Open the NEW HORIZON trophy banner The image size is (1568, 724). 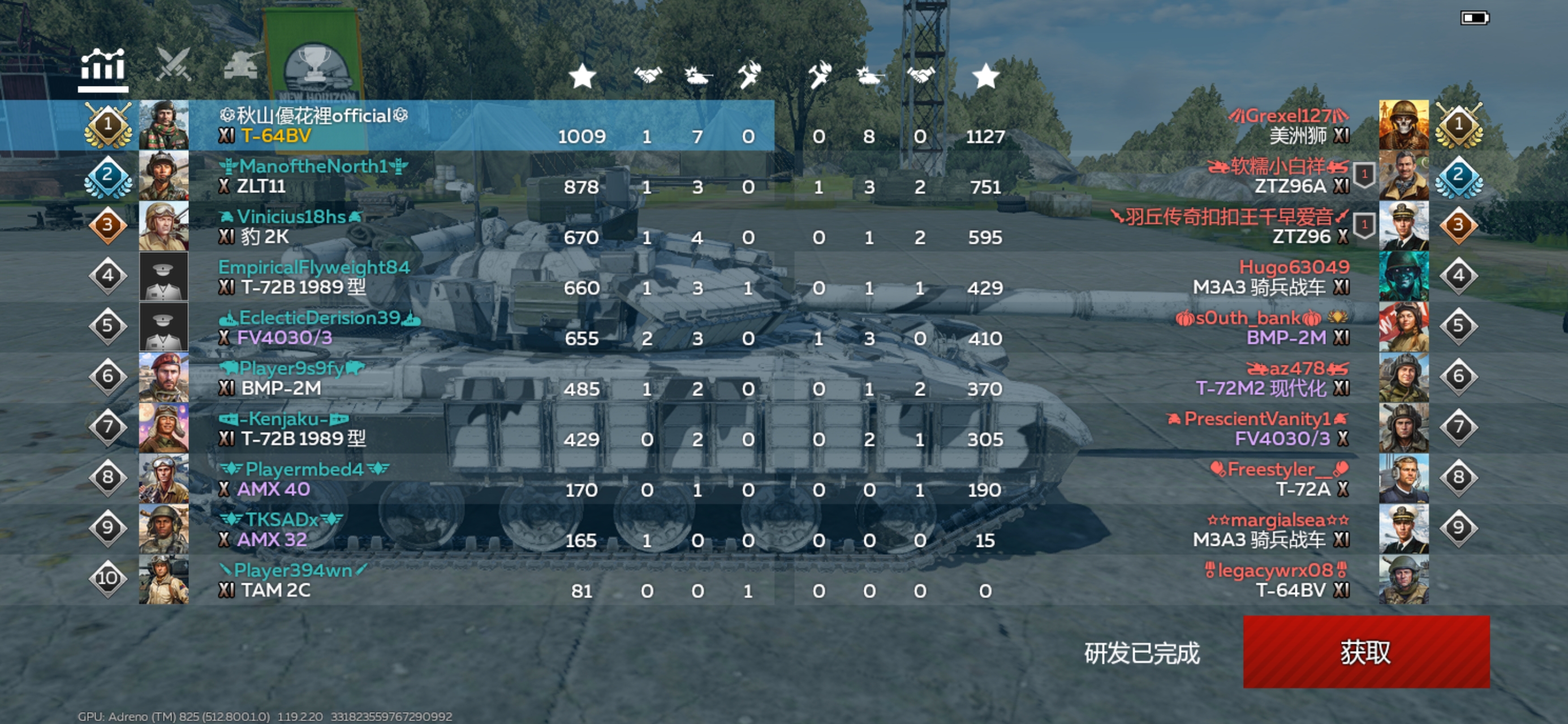317,67
